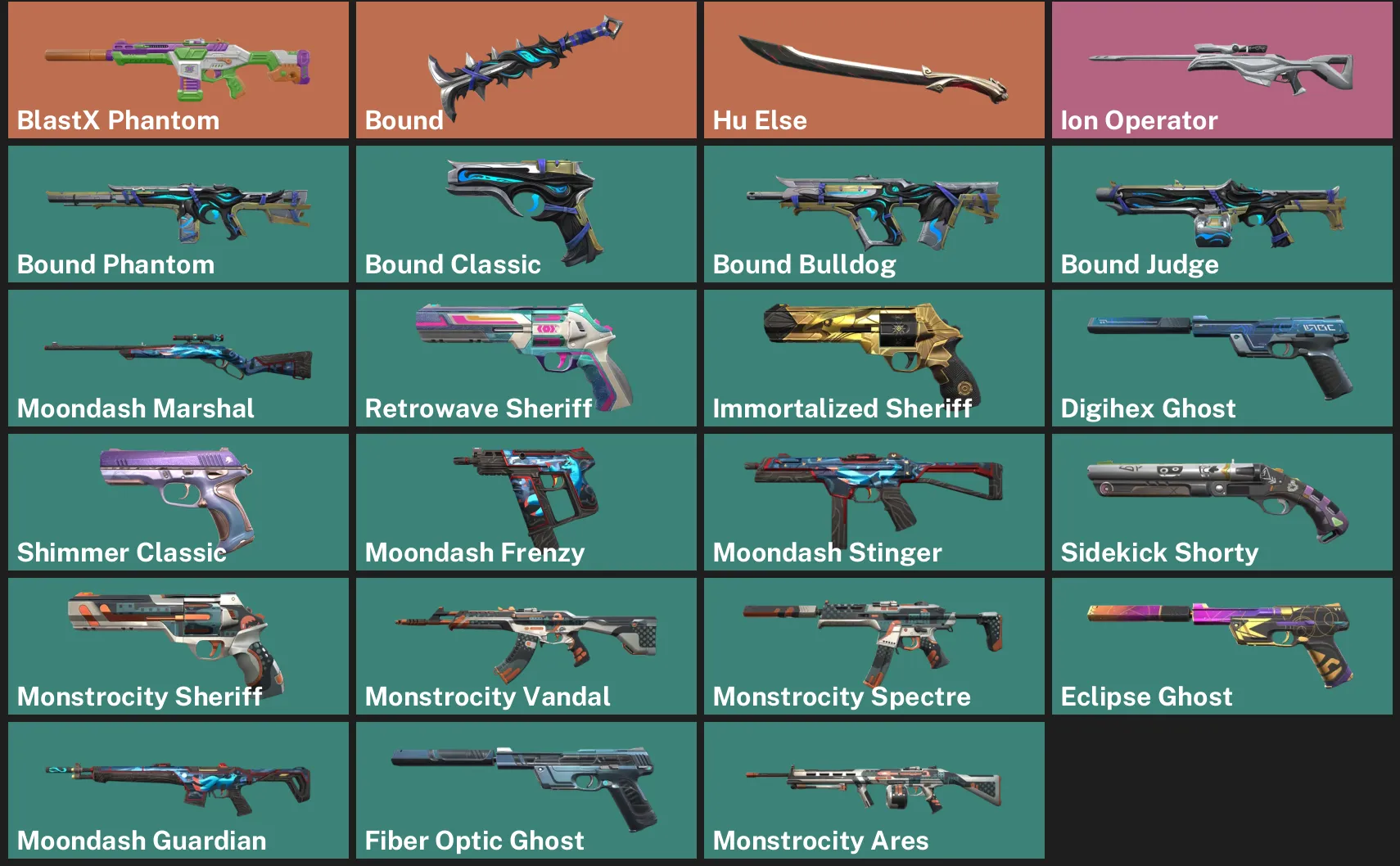
Task: Select the Monstrocity Vandal skin tile
Action: 526,646
